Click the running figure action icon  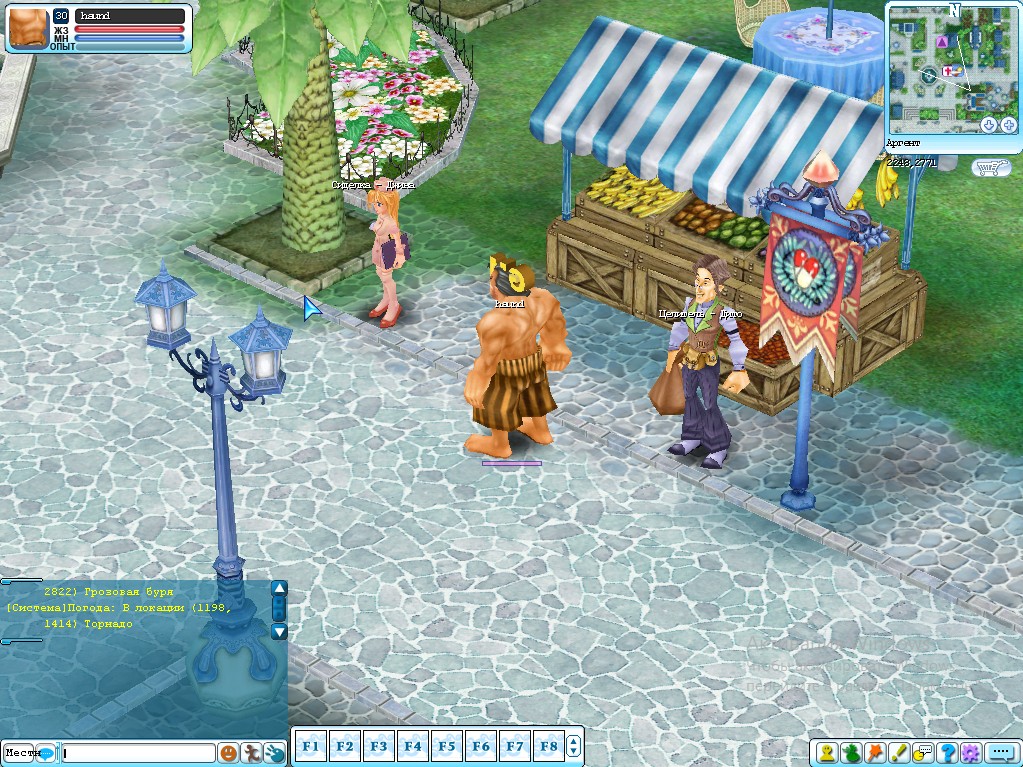coord(252,753)
